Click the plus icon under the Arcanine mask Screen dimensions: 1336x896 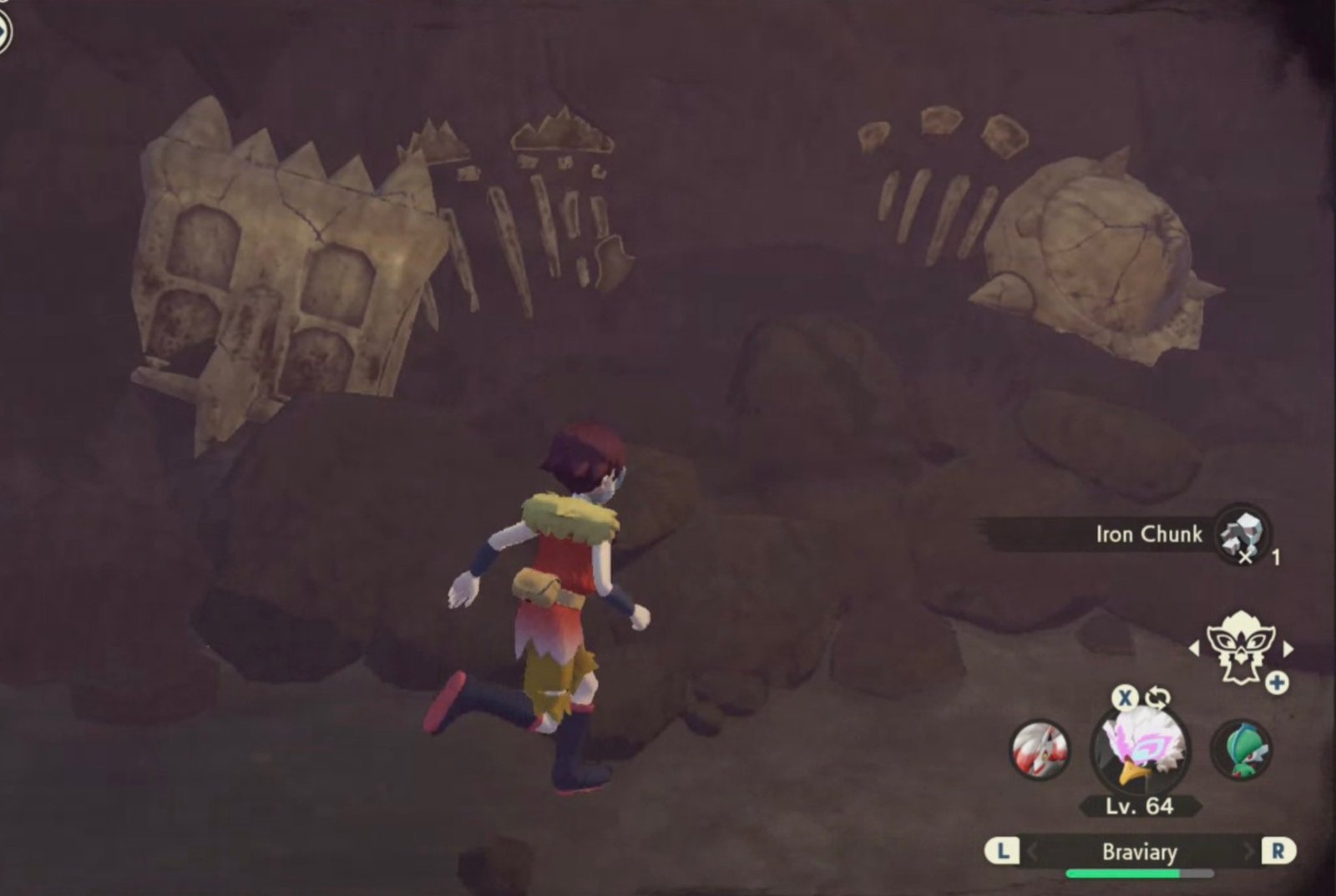(1275, 684)
